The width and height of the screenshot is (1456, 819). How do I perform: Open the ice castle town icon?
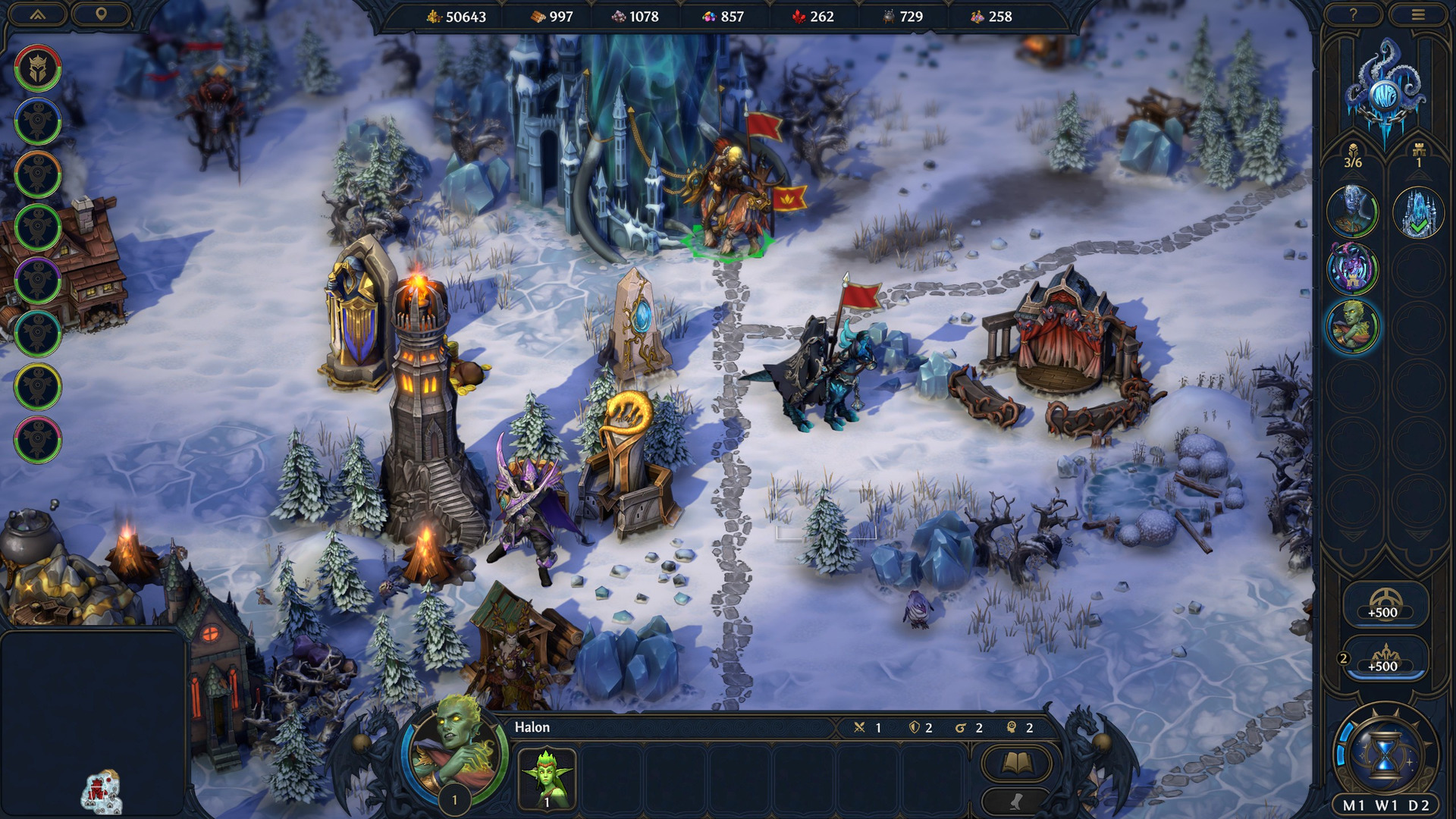click(1418, 212)
